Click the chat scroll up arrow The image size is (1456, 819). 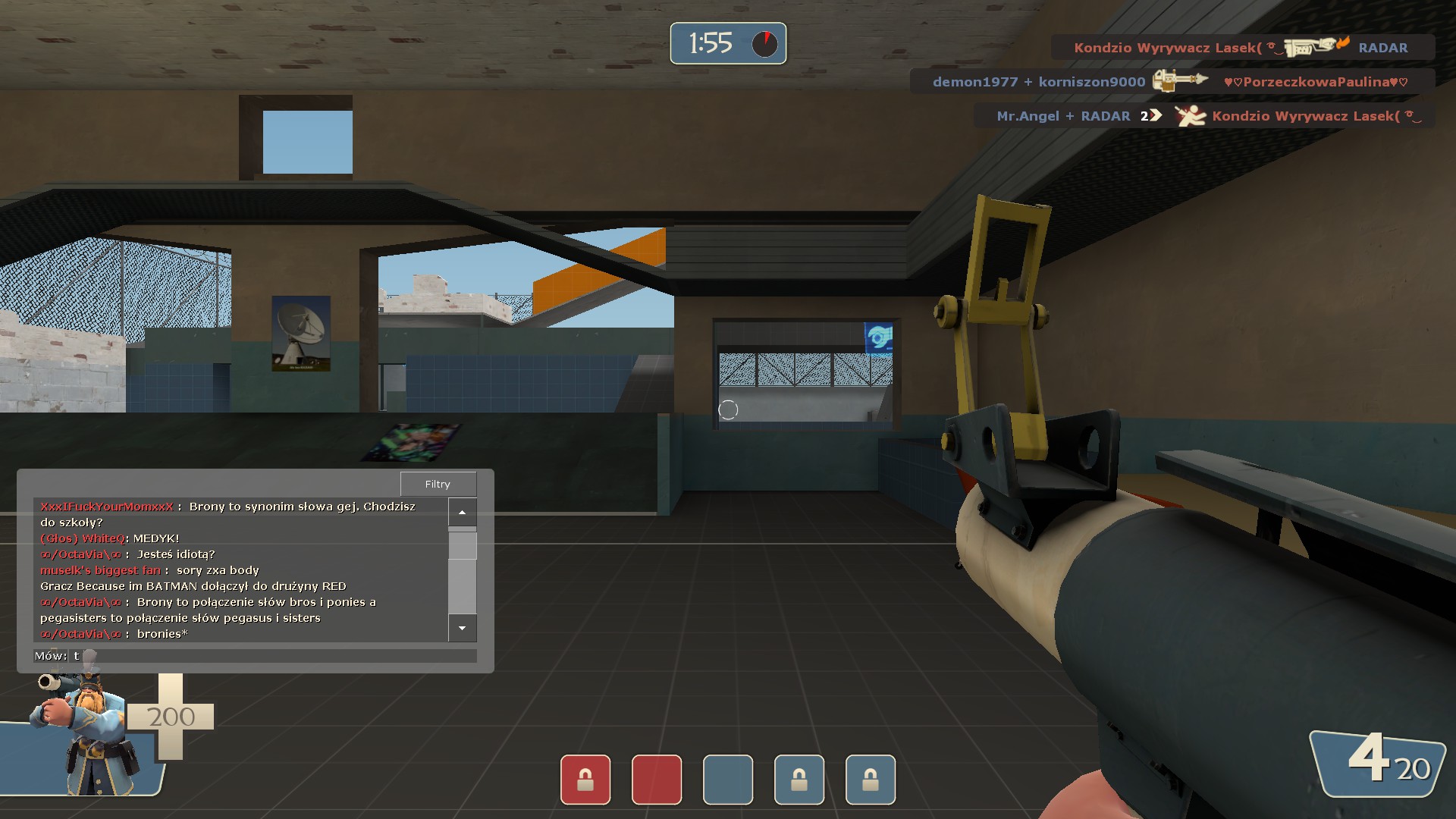[x=462, y=513]
